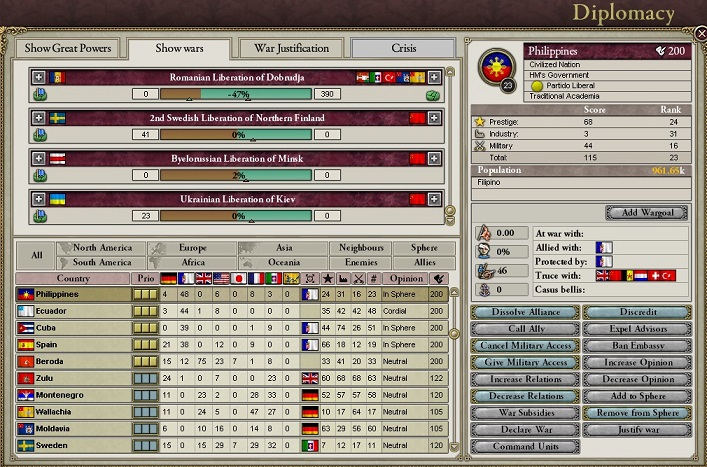Filter list to Enemies
The image size is (707, 467).
360,262
